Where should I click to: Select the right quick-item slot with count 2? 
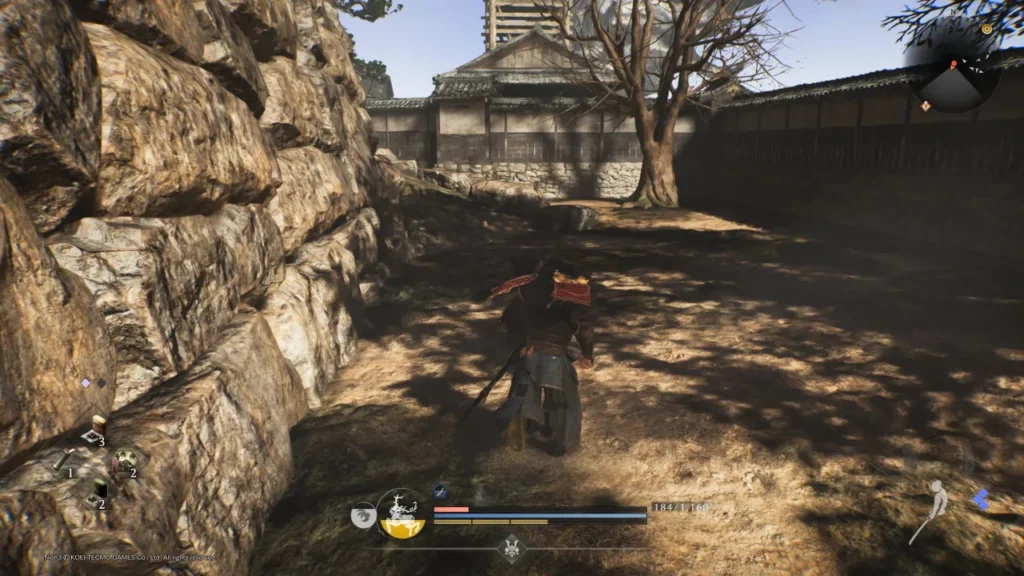tap(125, 461)
